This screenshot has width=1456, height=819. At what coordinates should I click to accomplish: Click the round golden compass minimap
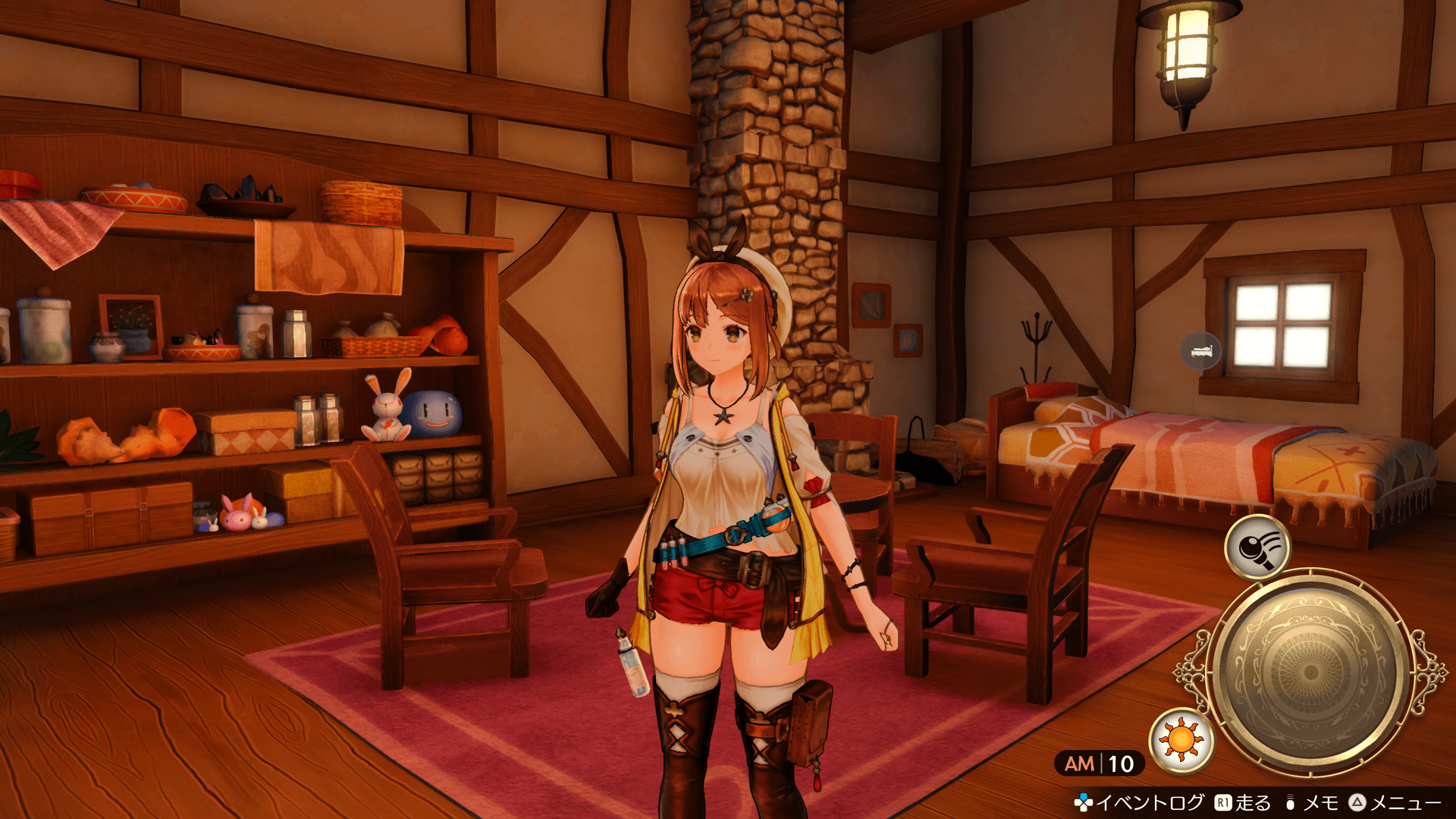point(1310,673)
